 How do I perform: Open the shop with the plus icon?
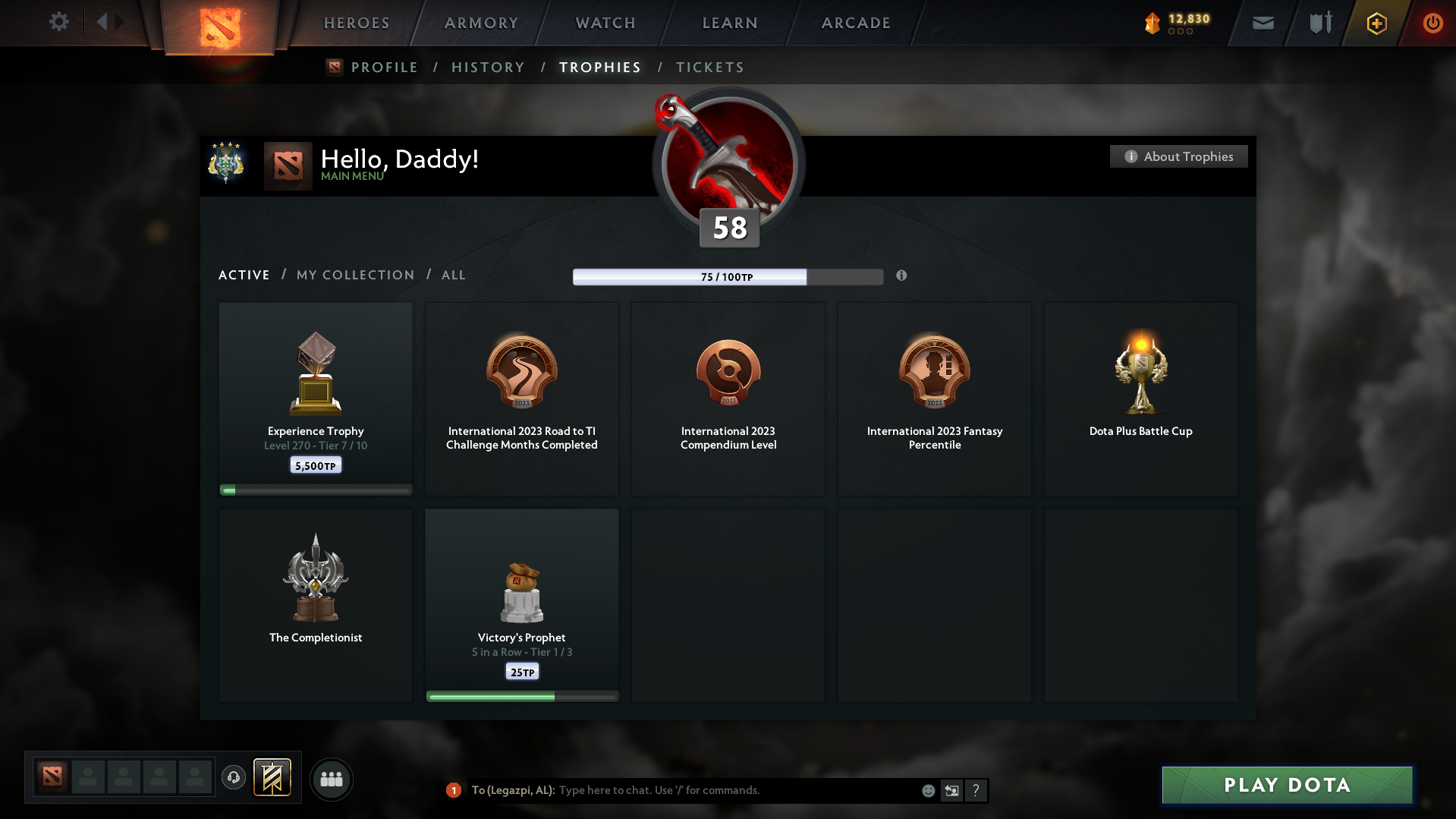click(x=1376, y=24)
